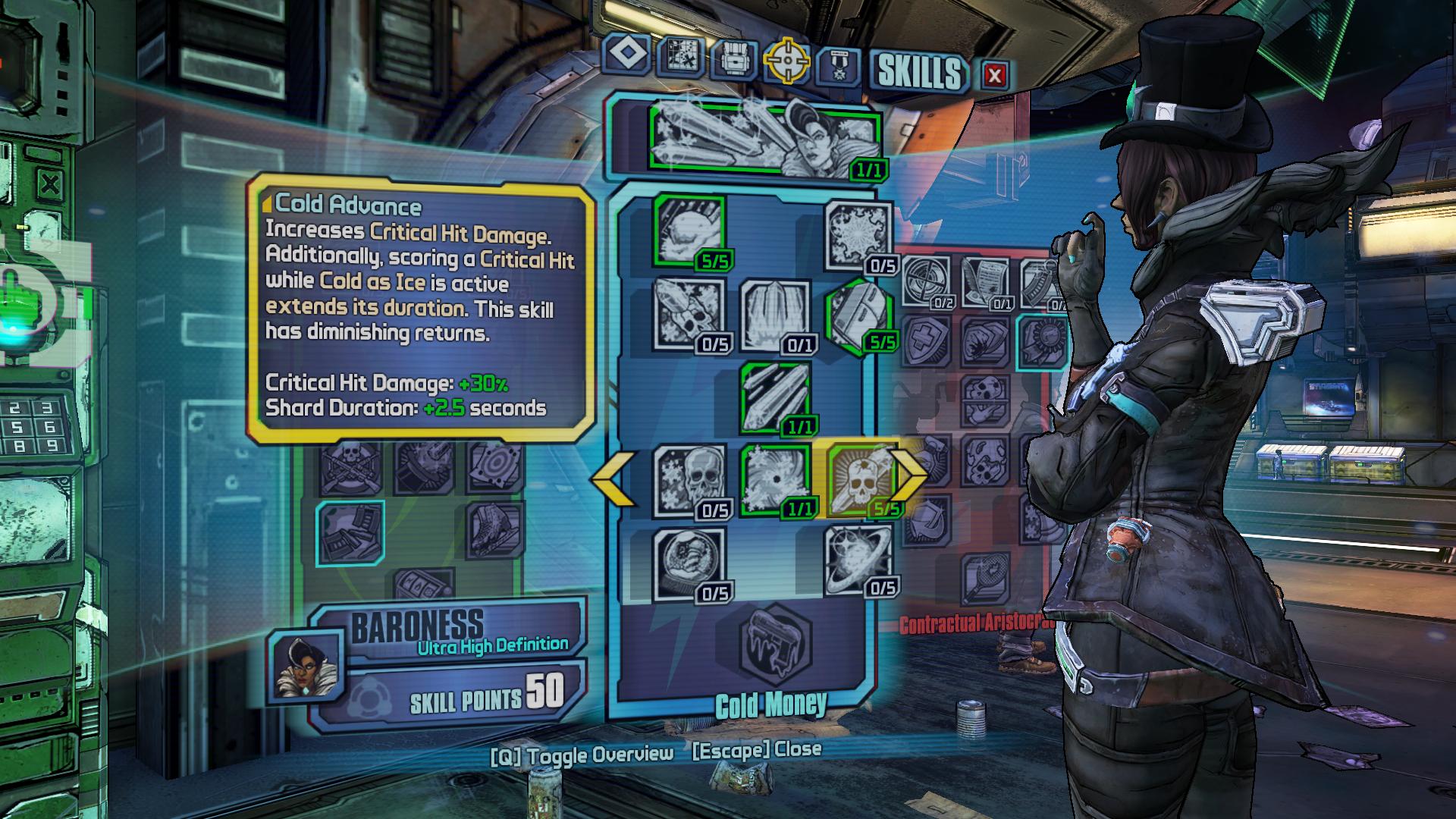This screenshot has width=1456, height=819.
Task: Select the ice crystal cluster skill at 0/1
Action: point(774,314)
